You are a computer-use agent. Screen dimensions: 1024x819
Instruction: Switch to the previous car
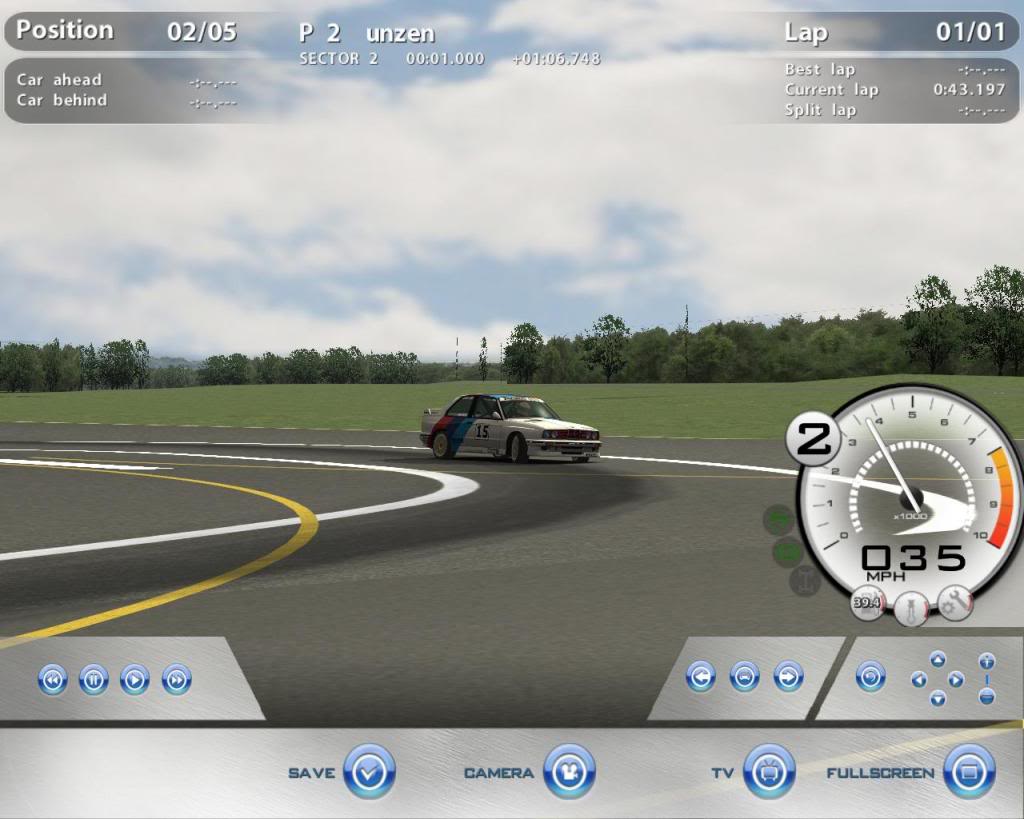[x=701, y=677]
